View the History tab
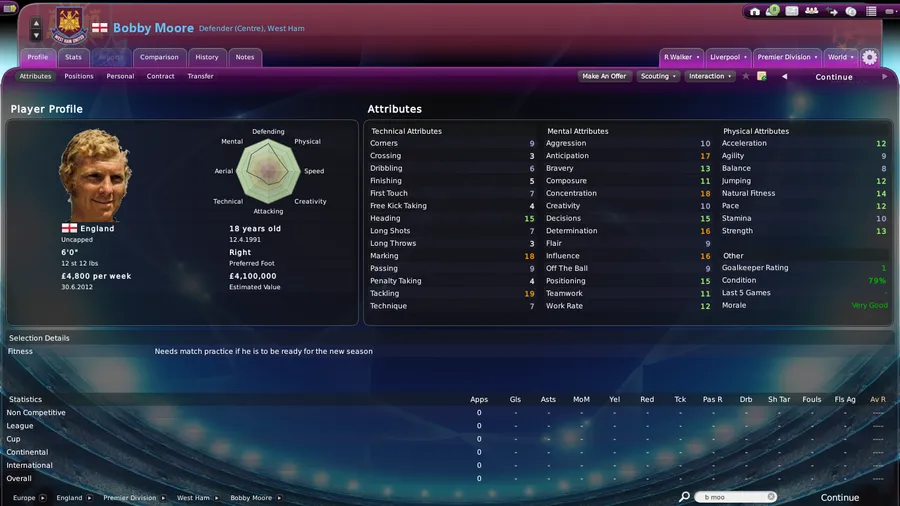 point(207,57)
